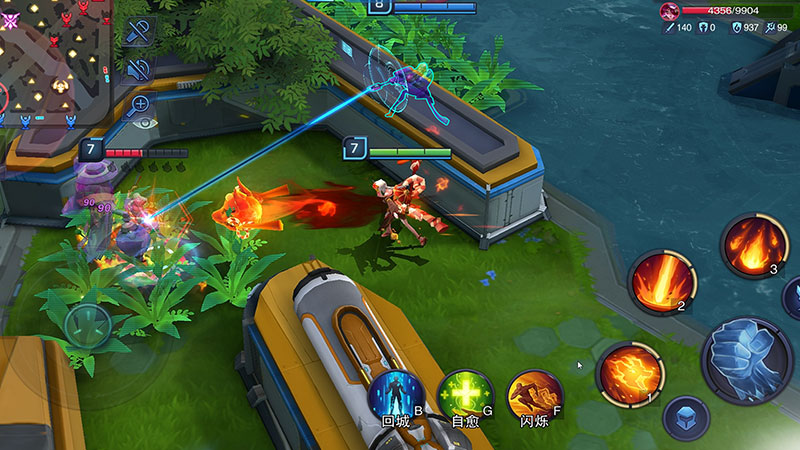
Task: Open the minimap
Action: (48, 62)
